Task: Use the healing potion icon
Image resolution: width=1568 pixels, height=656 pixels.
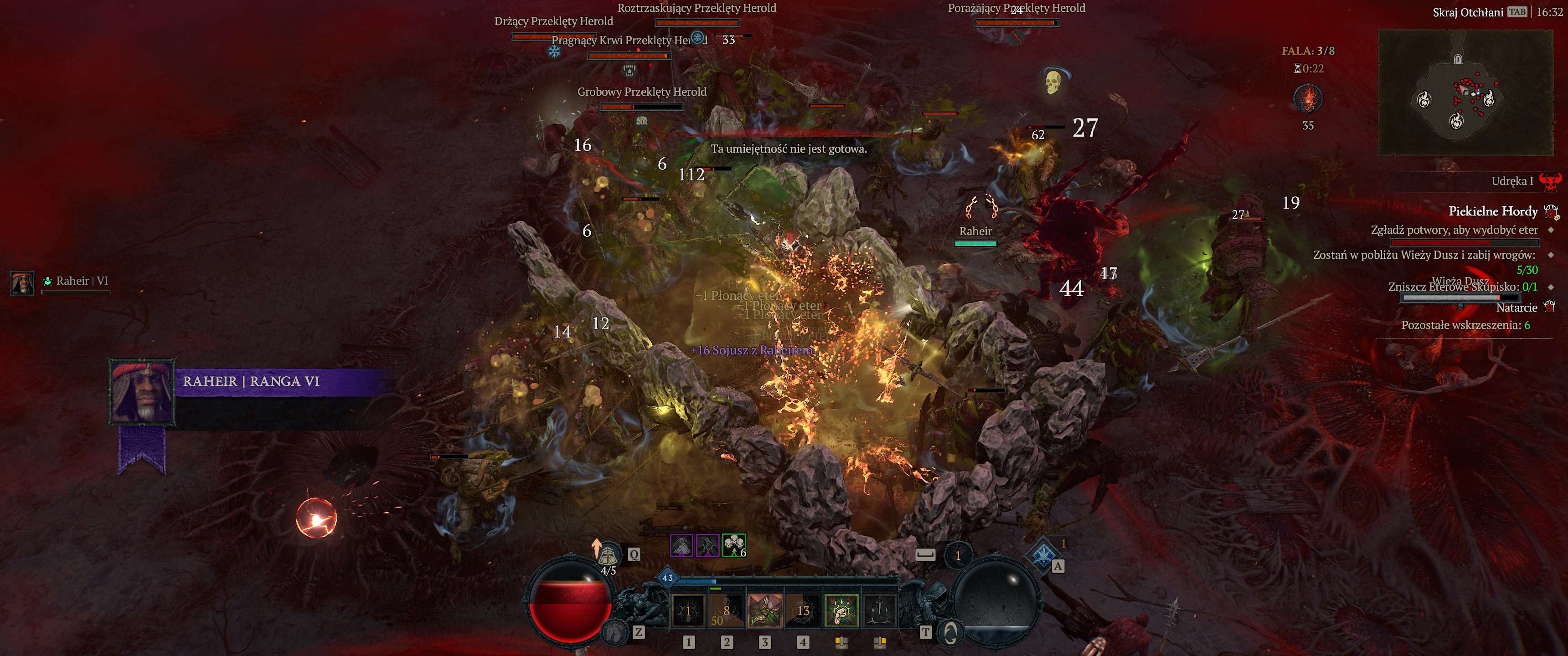Action: point(607,555)
